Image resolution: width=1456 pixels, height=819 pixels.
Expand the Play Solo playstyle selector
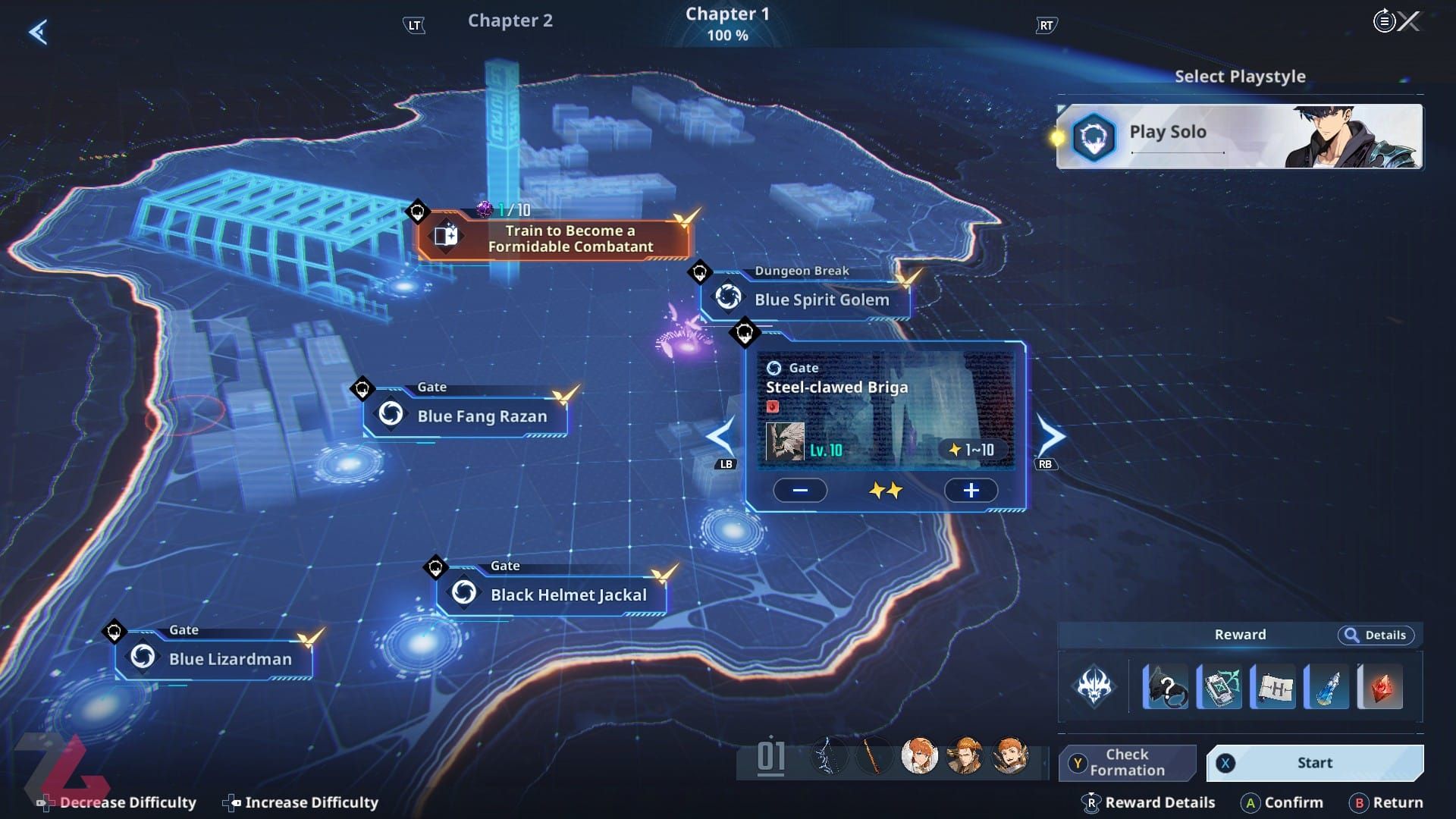(x=1239, y=136)
